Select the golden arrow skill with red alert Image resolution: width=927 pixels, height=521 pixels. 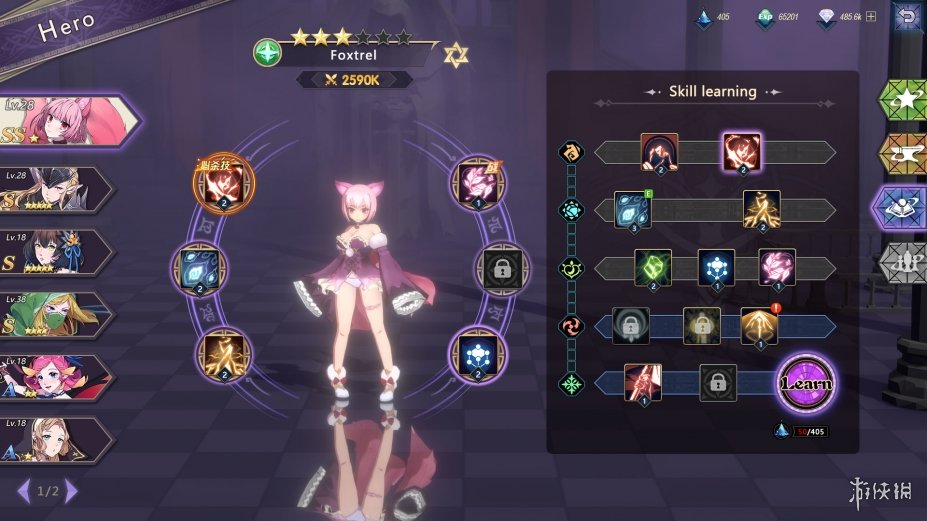[x=759, y=325]
